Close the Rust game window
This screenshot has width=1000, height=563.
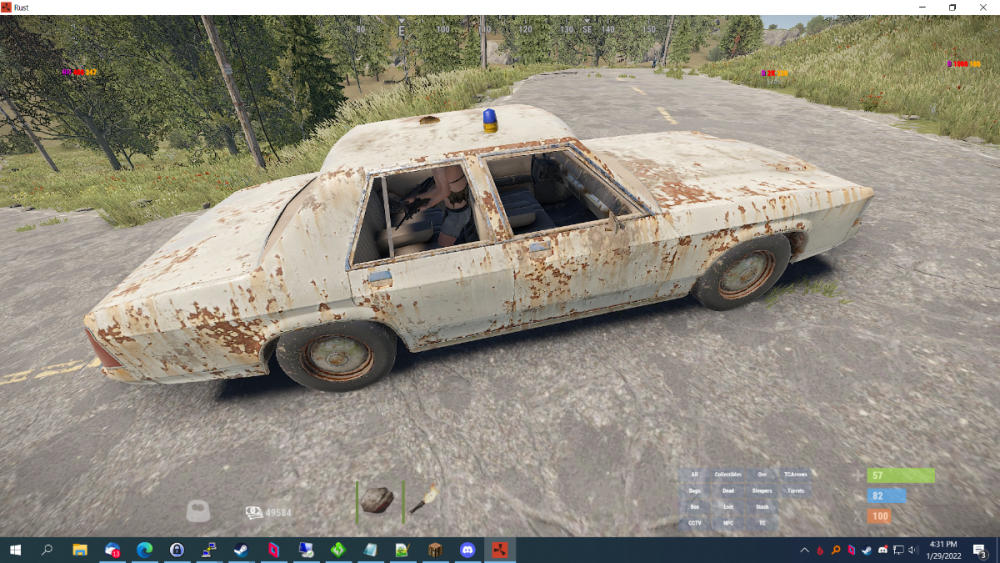point(983,7)
